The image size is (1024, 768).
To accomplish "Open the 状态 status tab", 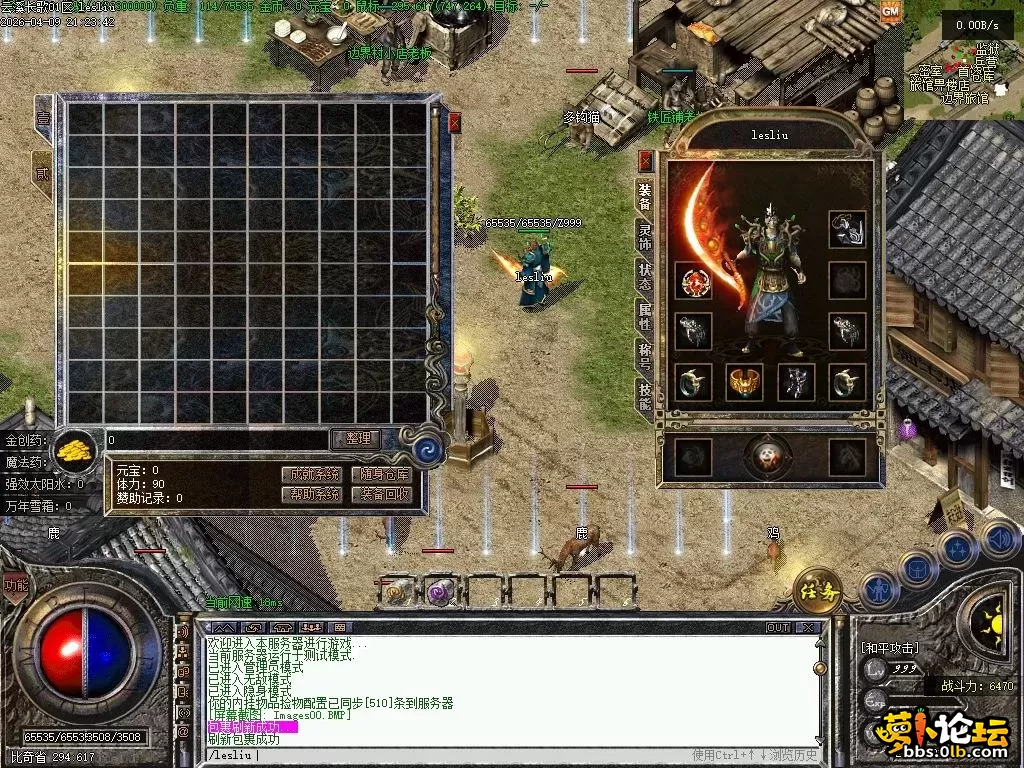I will (x=646, y=276).
